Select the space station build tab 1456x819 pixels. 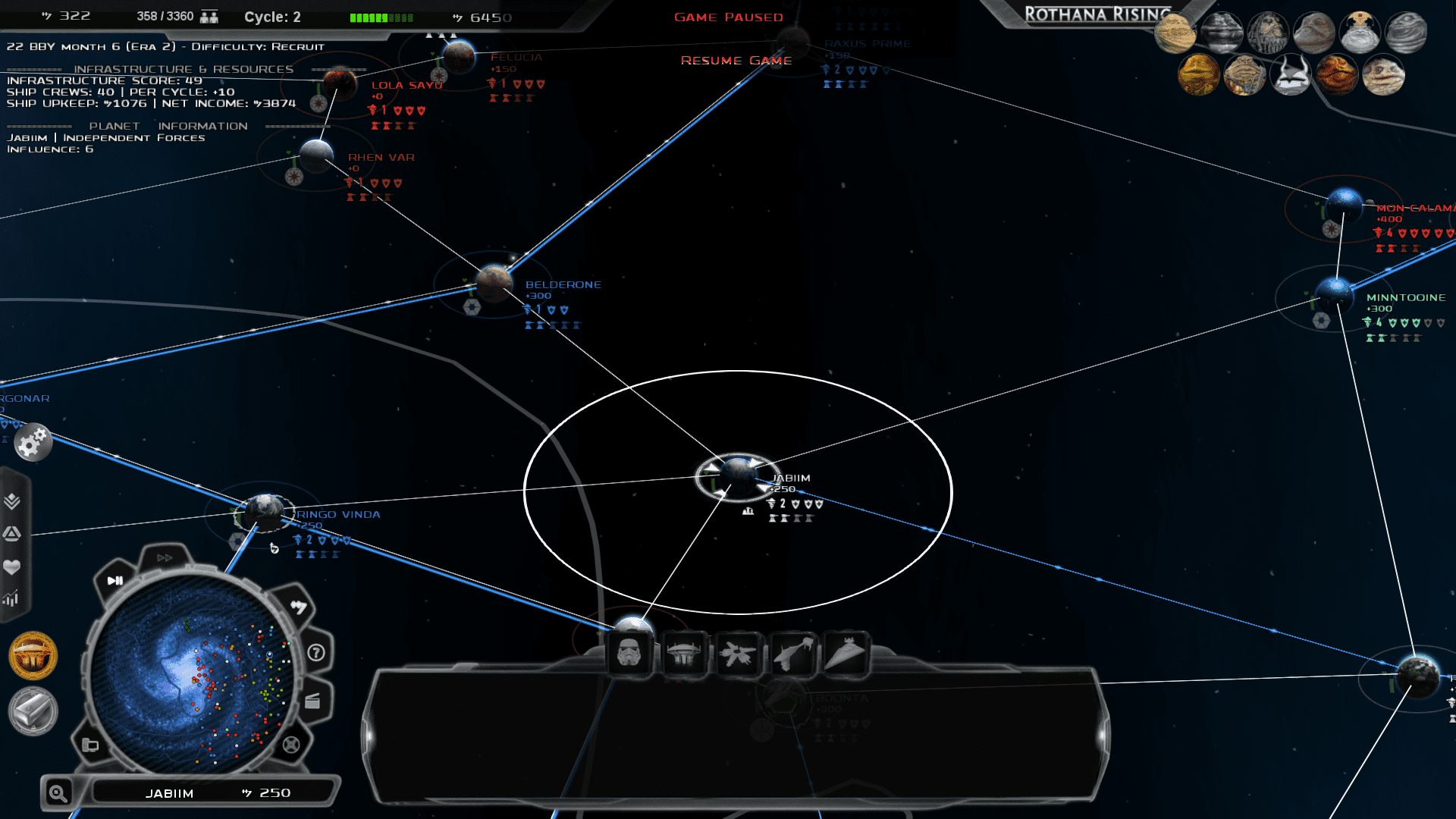(683, 653)
